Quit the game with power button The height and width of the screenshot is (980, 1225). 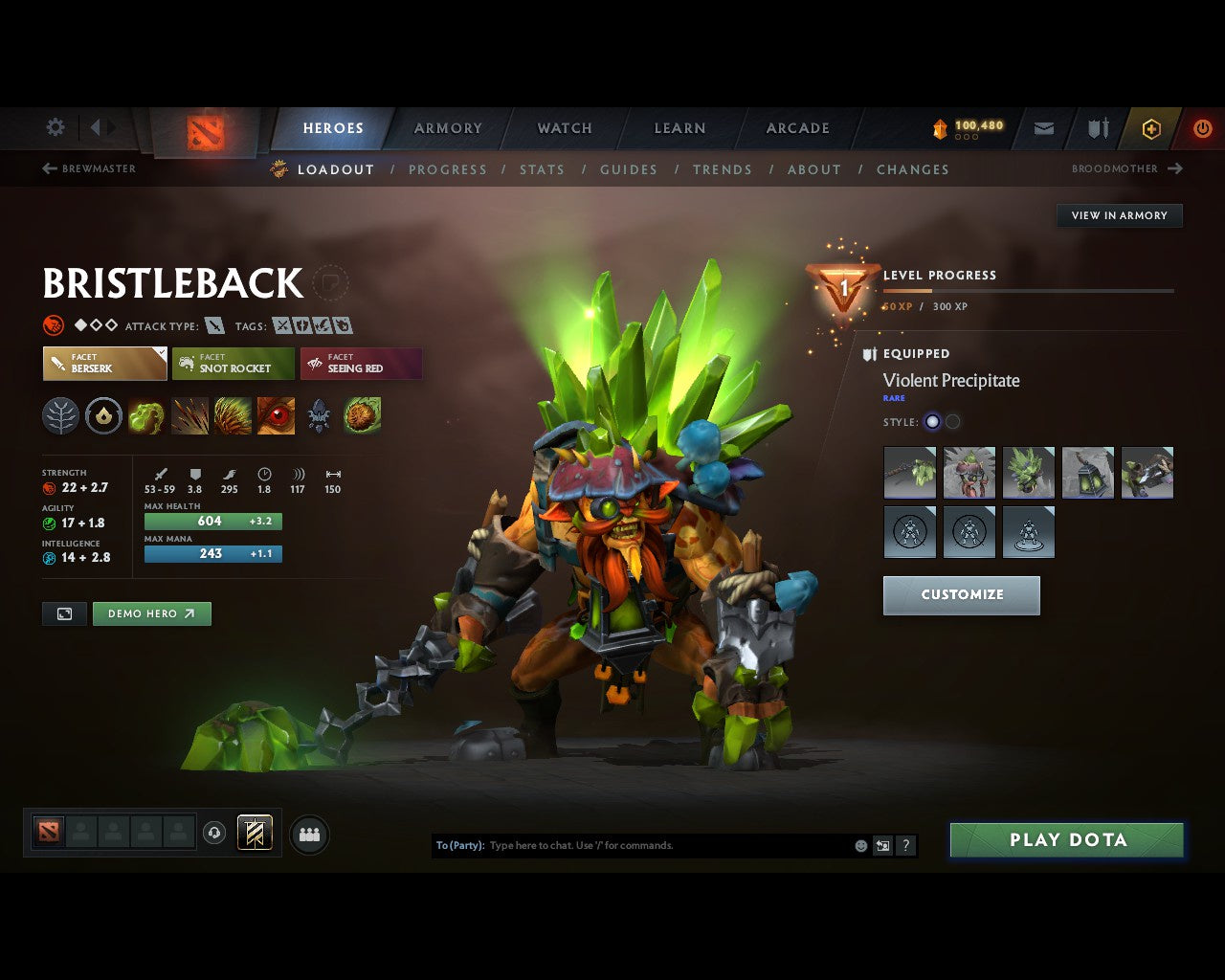1202,128
